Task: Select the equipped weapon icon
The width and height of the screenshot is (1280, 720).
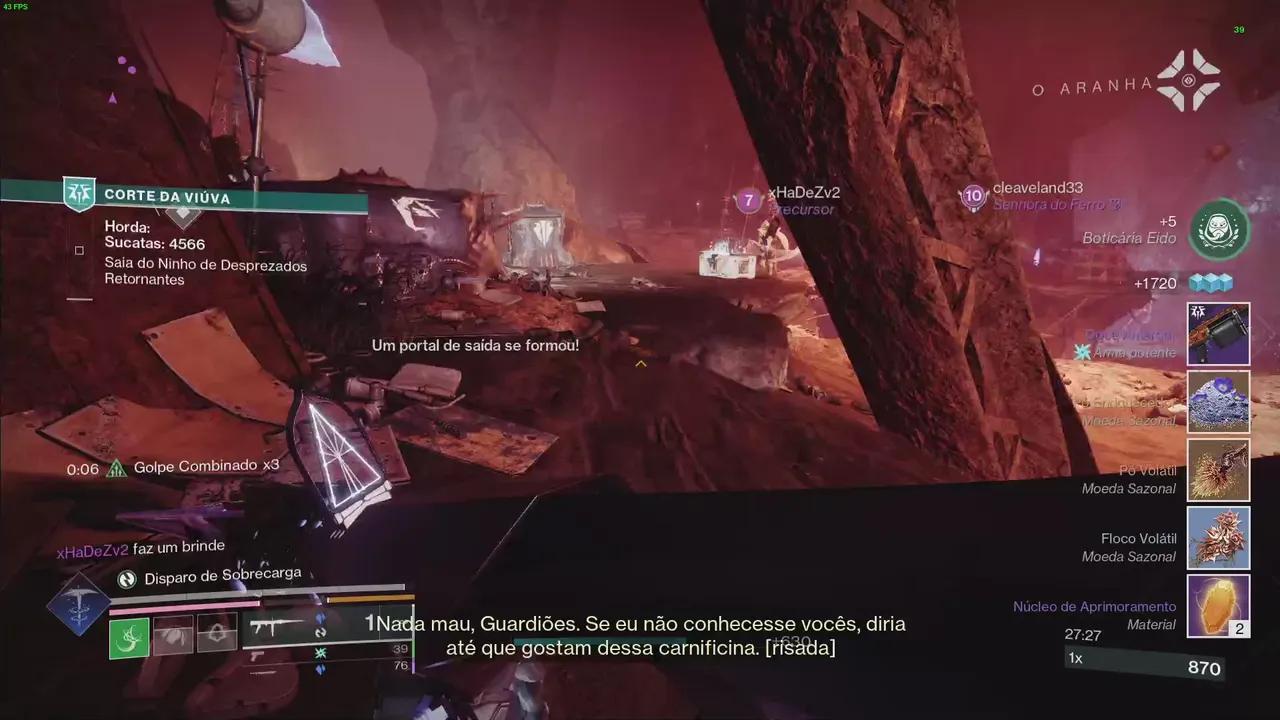Action: (x=276, y=628)
